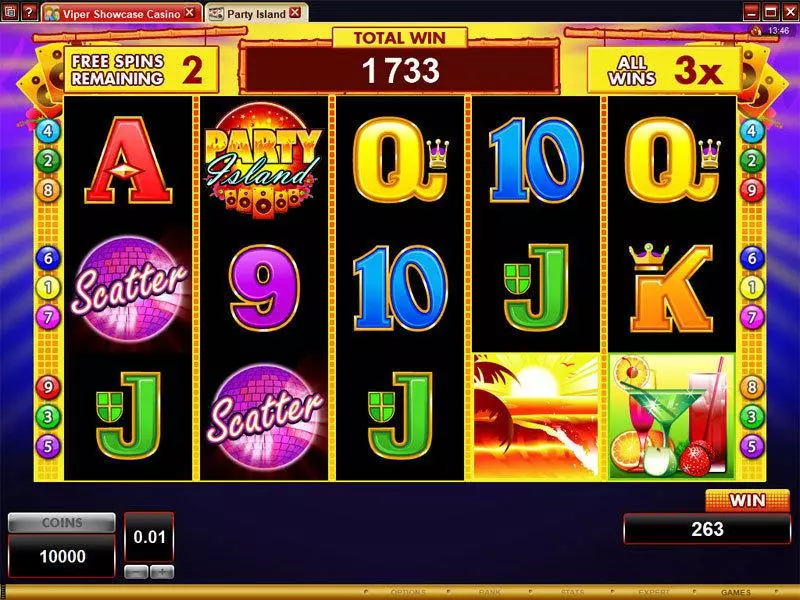The width and height of the screenshot is (800, 600).
Task: Minimize the casino window
Action: [x=750, y=12]
